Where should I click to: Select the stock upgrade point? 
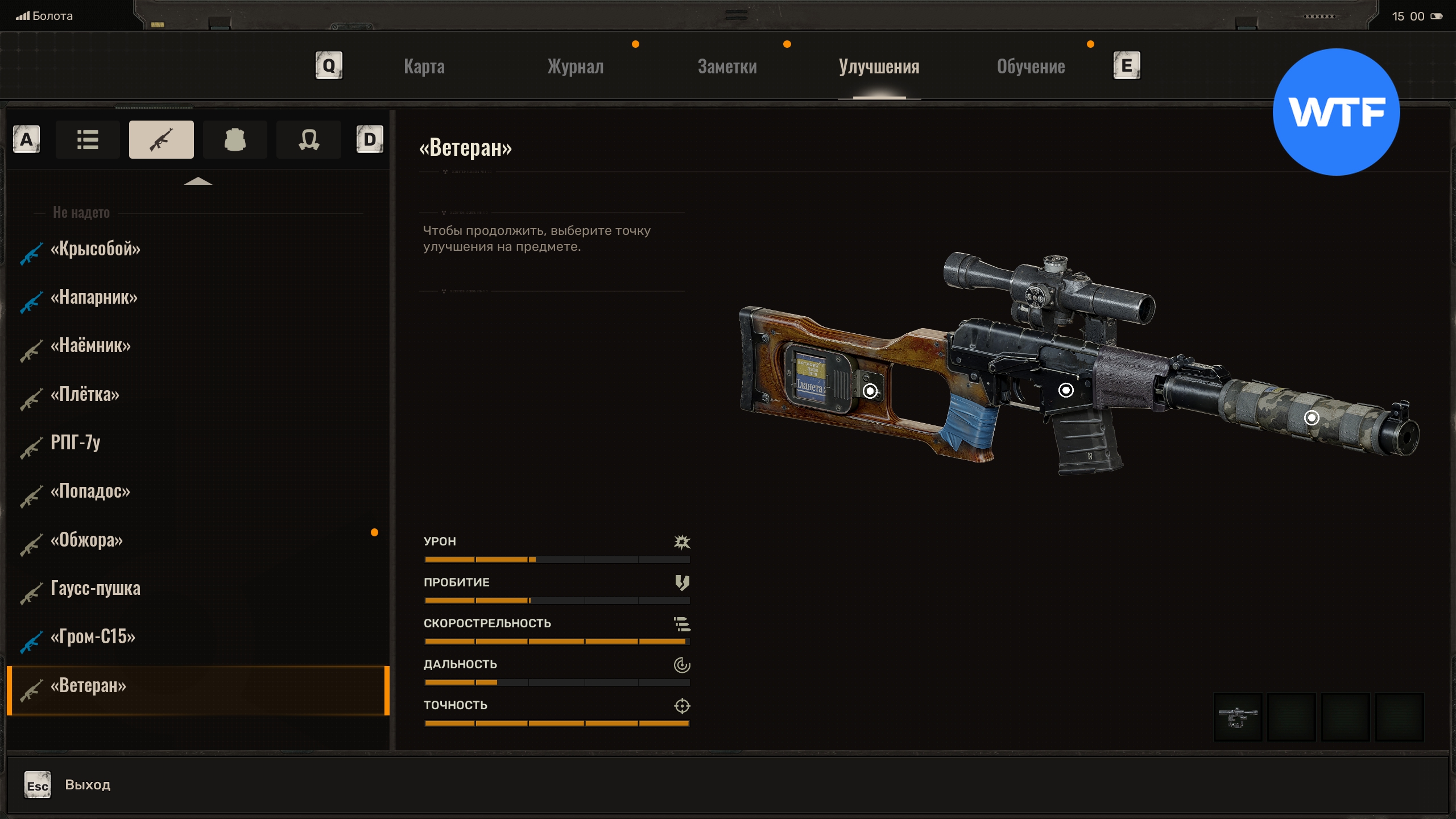870,391
